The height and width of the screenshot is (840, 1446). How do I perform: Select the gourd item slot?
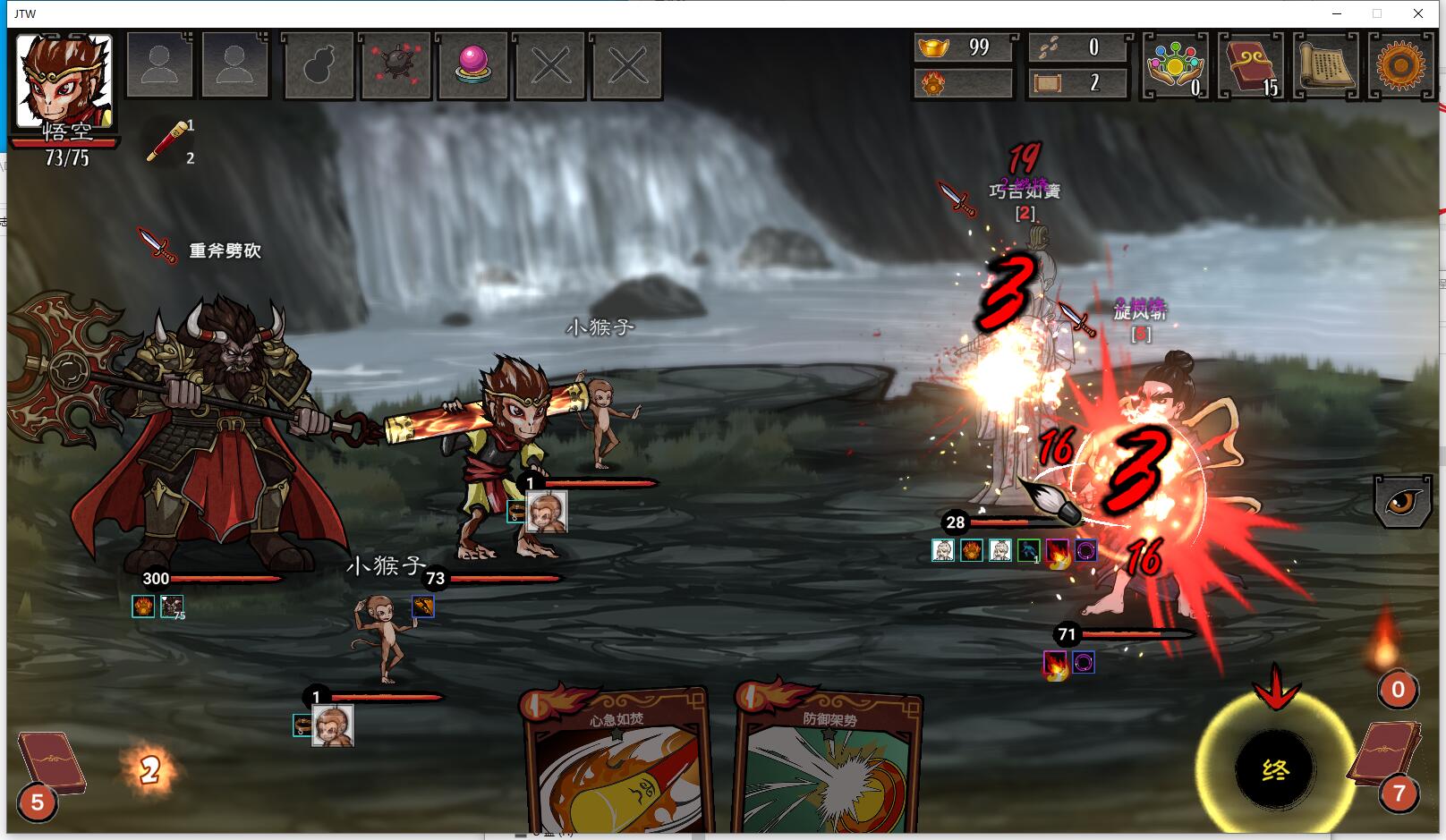(x=319, y=65)
